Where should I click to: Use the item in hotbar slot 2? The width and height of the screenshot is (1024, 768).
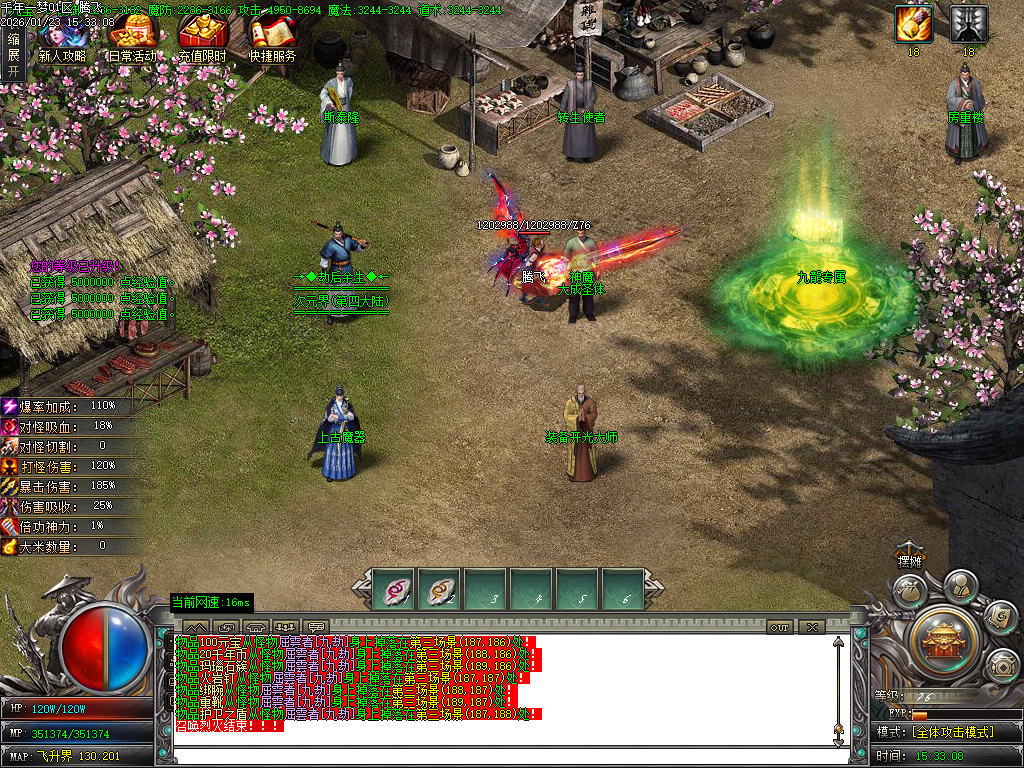[x=439, y=589]
